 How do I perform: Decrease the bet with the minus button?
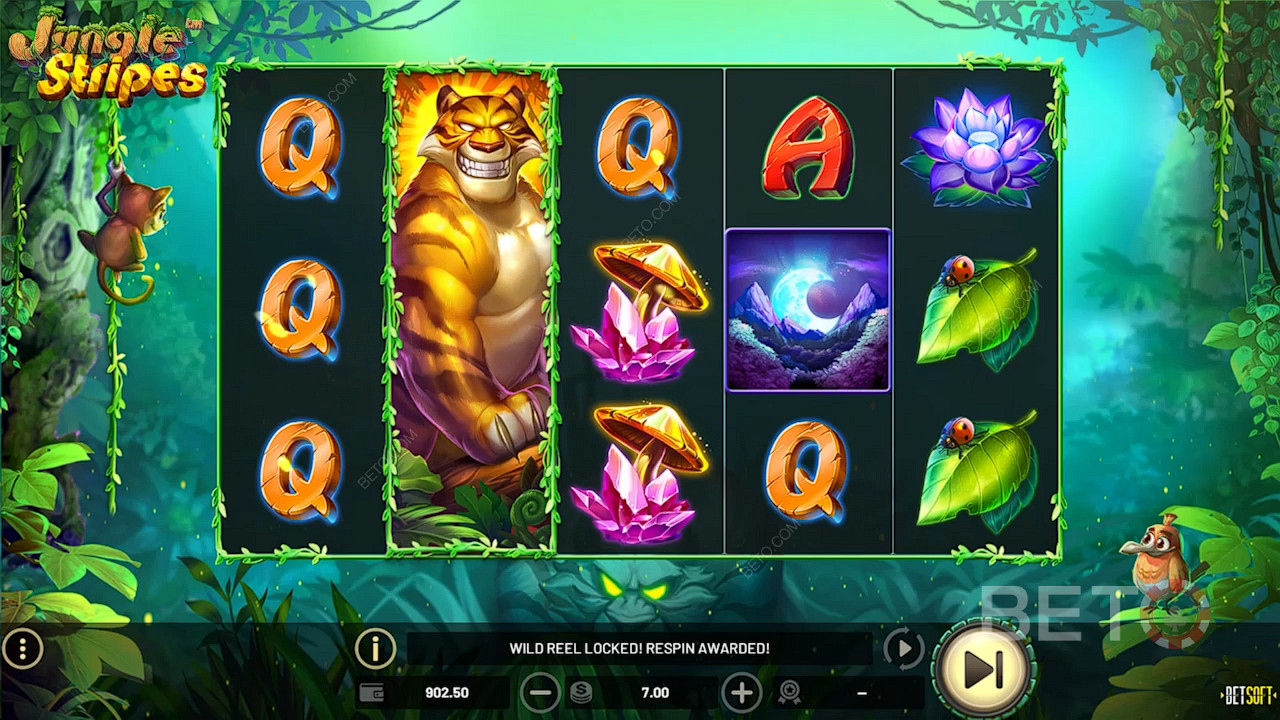[x=540, y=692]
